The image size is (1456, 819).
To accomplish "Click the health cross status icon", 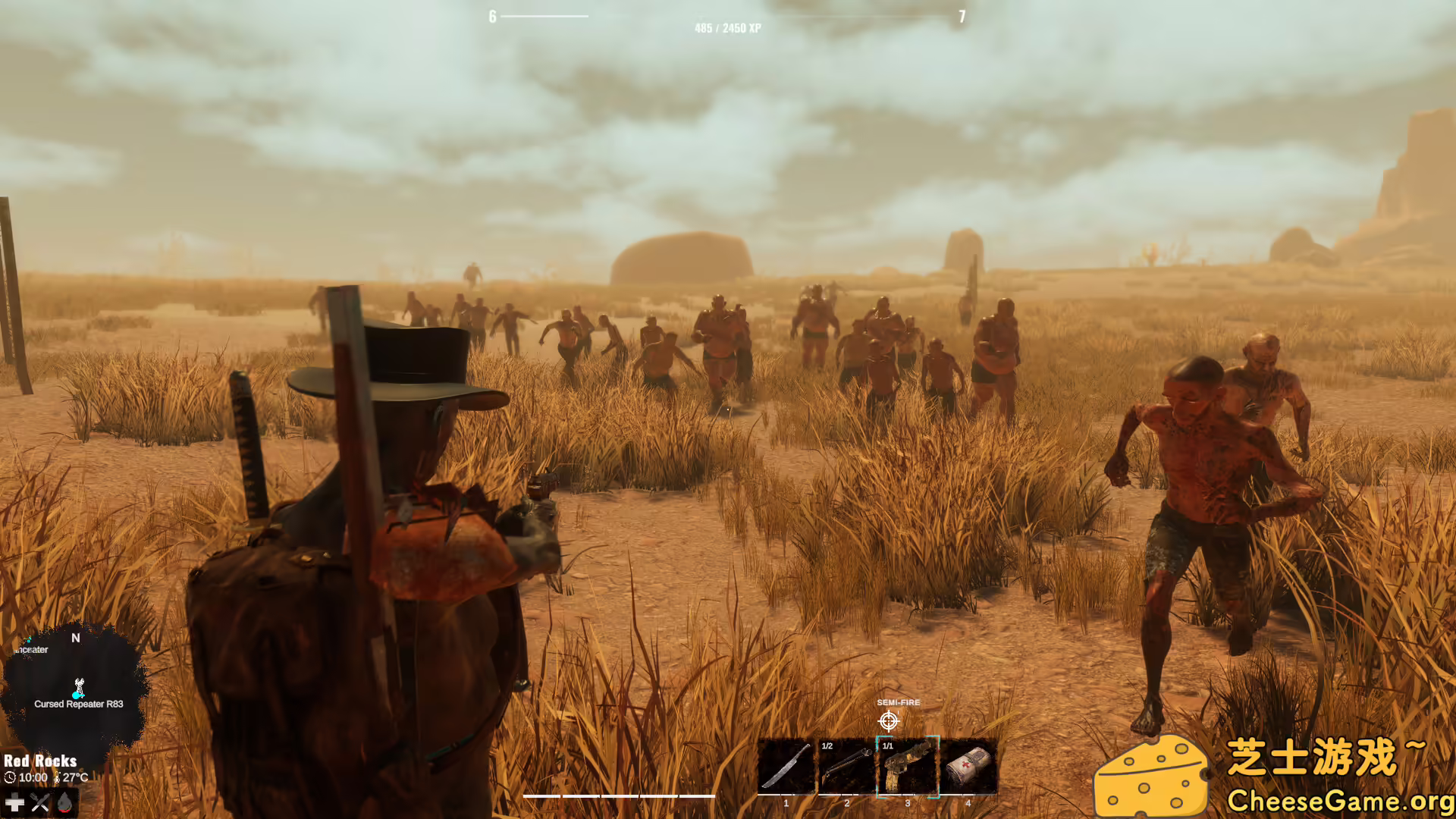I will pyautogui.click(x=14, y=802).
